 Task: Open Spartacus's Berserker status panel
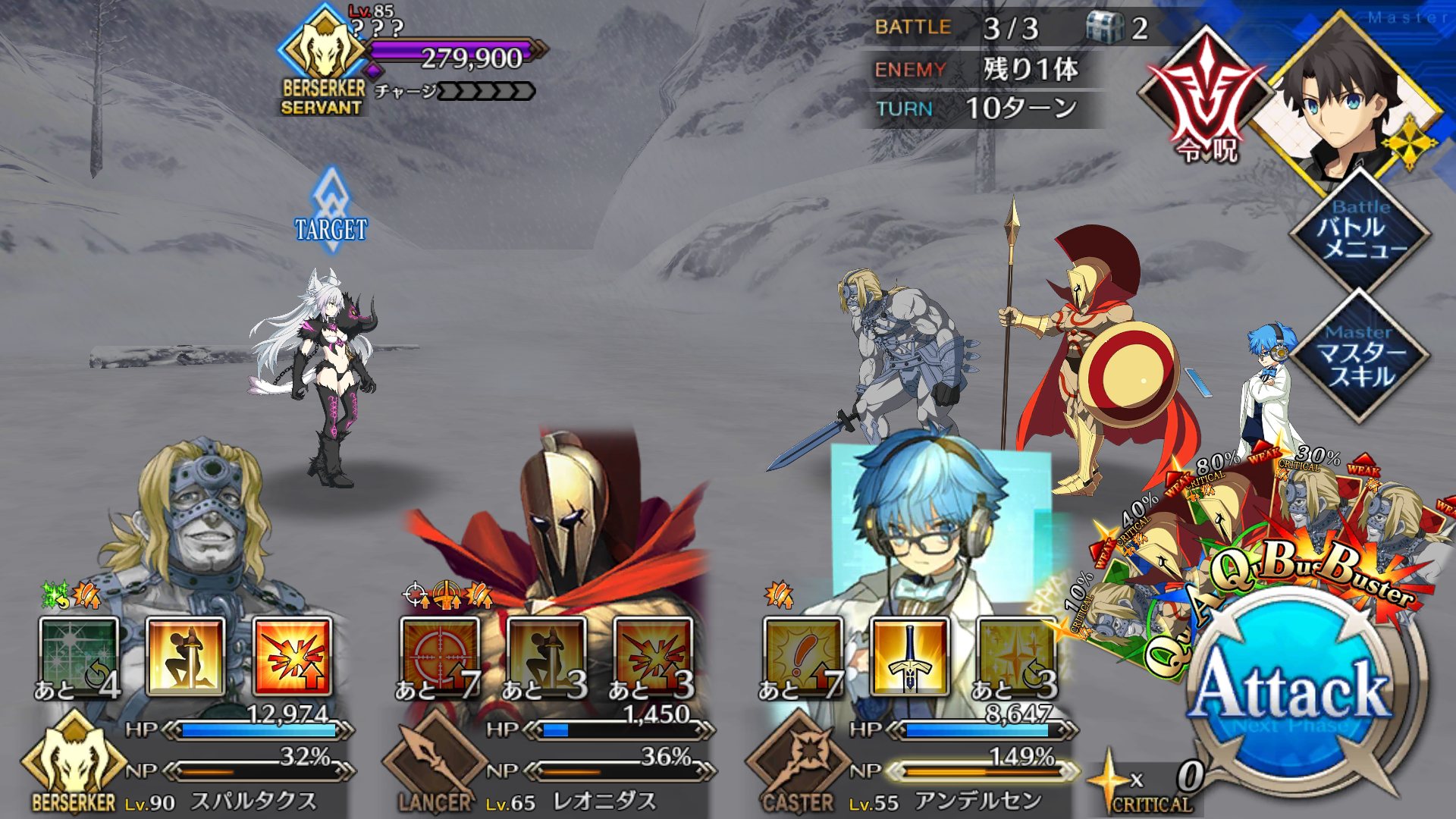tap(73, 762)
